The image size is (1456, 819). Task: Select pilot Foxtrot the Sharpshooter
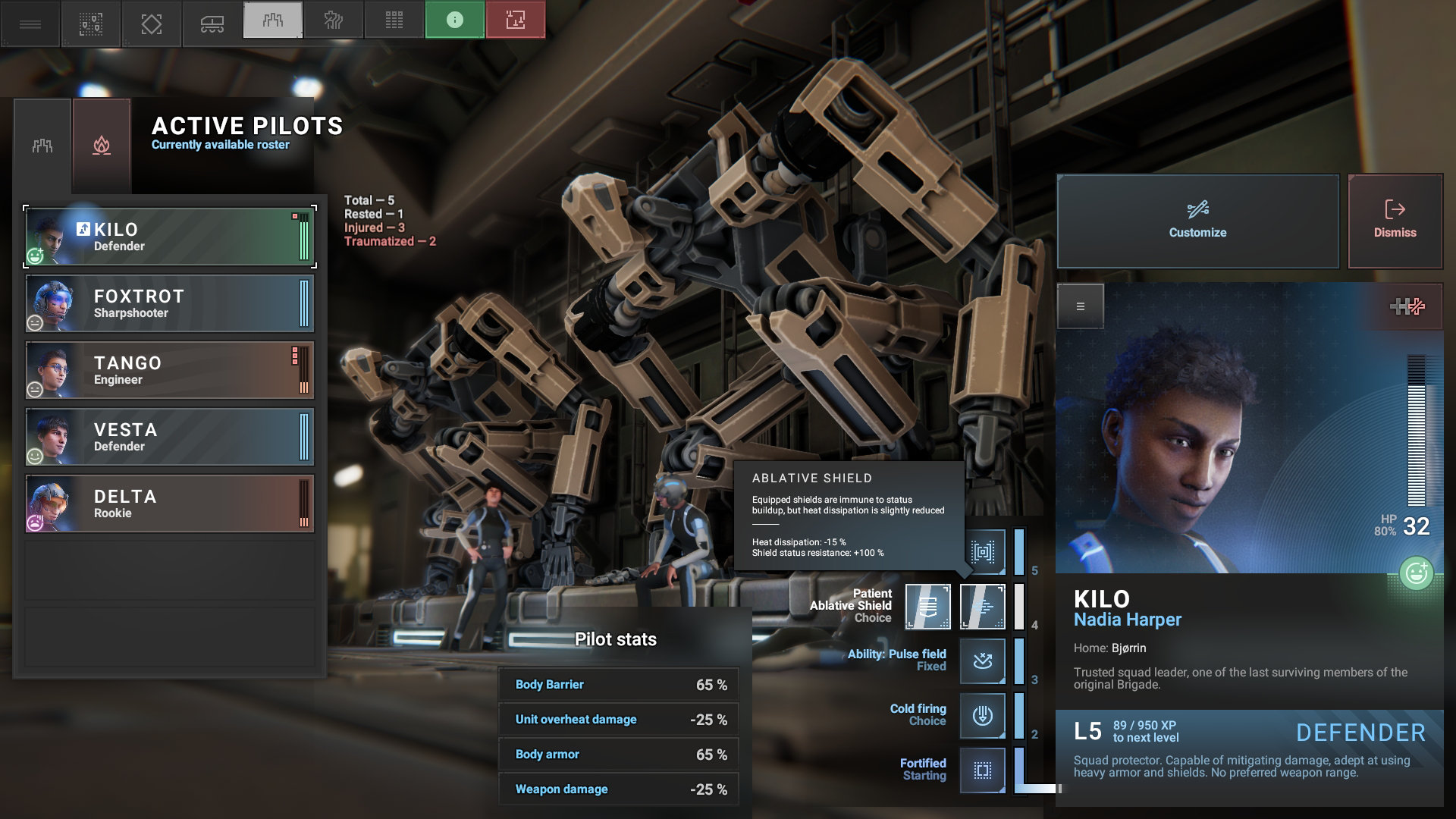click(x=170, y=303)
